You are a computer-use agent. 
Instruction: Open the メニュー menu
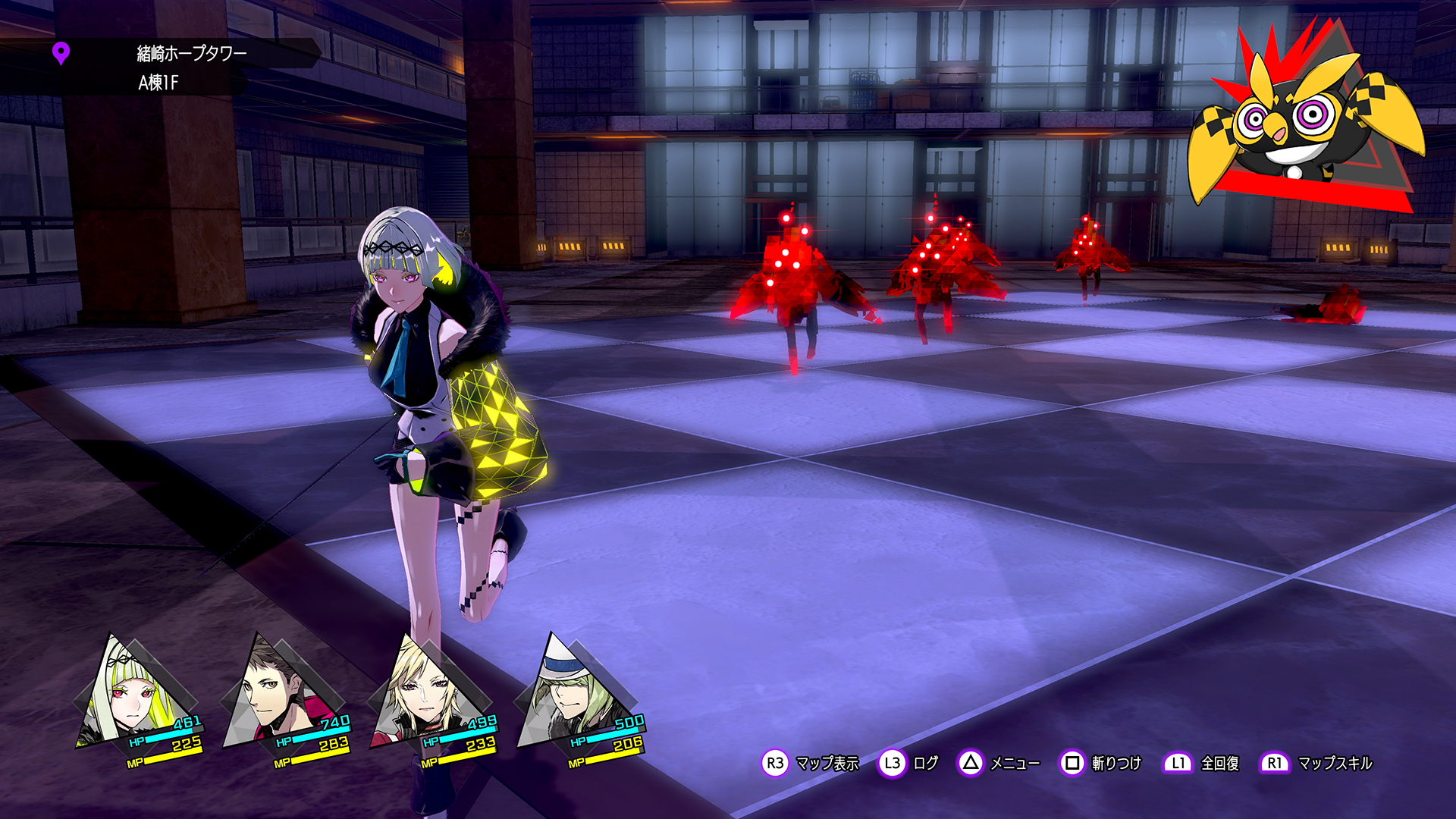pos(999,763)
